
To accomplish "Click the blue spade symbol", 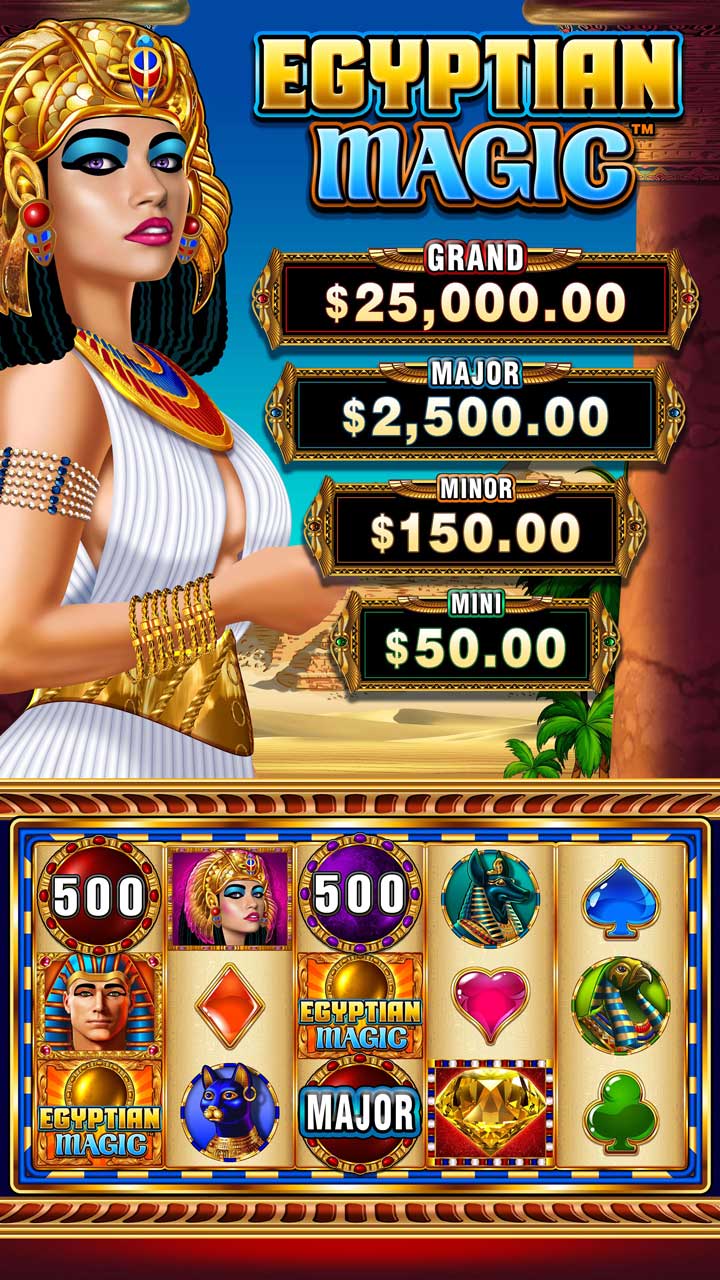I will (x=620, y=897).
